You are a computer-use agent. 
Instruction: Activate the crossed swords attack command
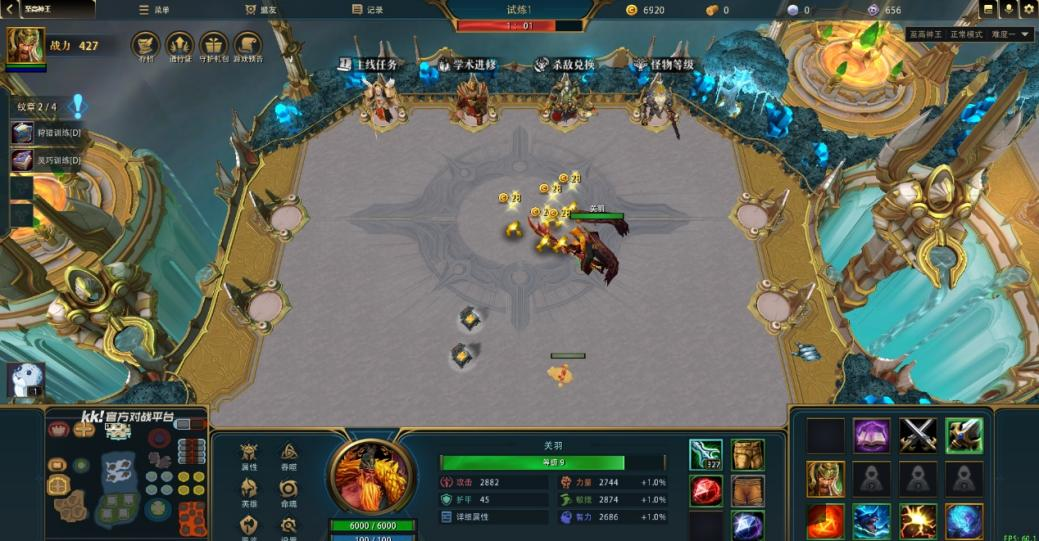click(x=917, y=435)
